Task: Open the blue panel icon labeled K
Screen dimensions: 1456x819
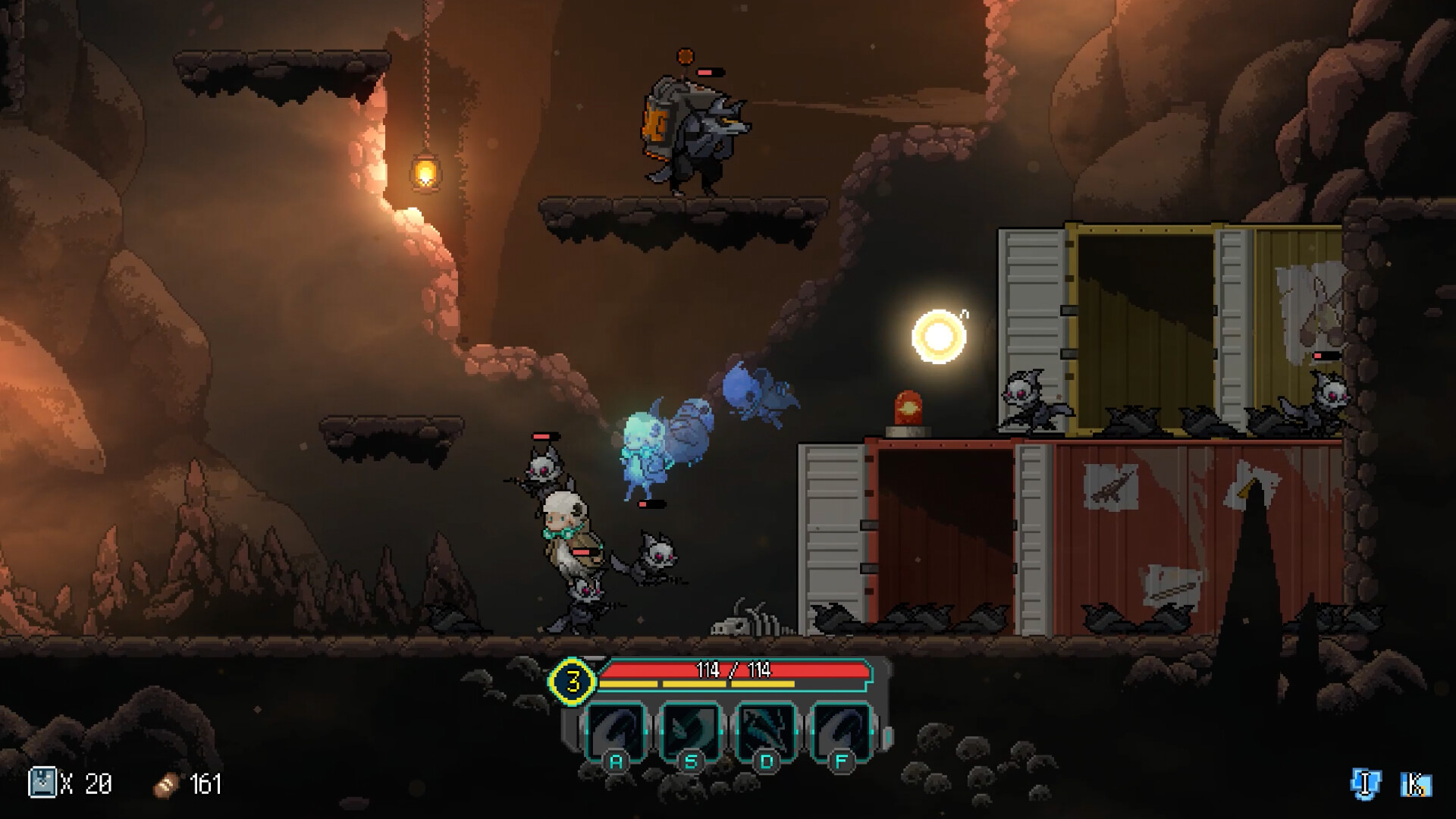Action: tap(1415, 785)
